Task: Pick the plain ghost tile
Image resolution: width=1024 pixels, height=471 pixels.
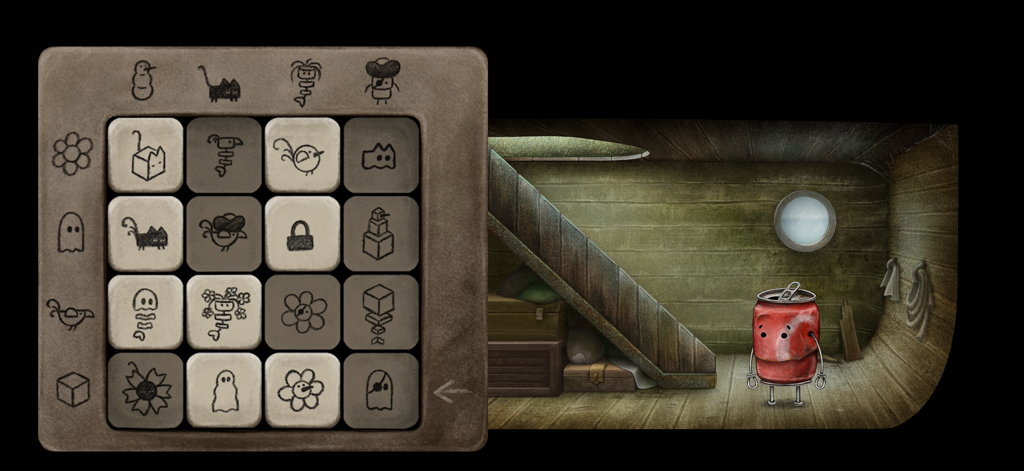Action: pos(224,390)
